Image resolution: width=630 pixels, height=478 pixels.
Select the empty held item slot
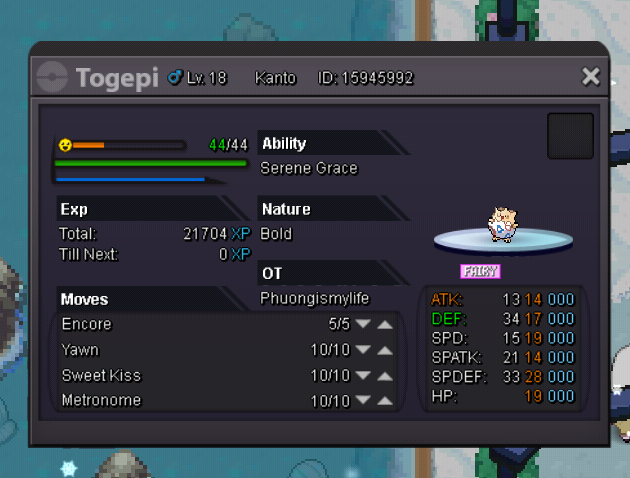click(570, 135)
